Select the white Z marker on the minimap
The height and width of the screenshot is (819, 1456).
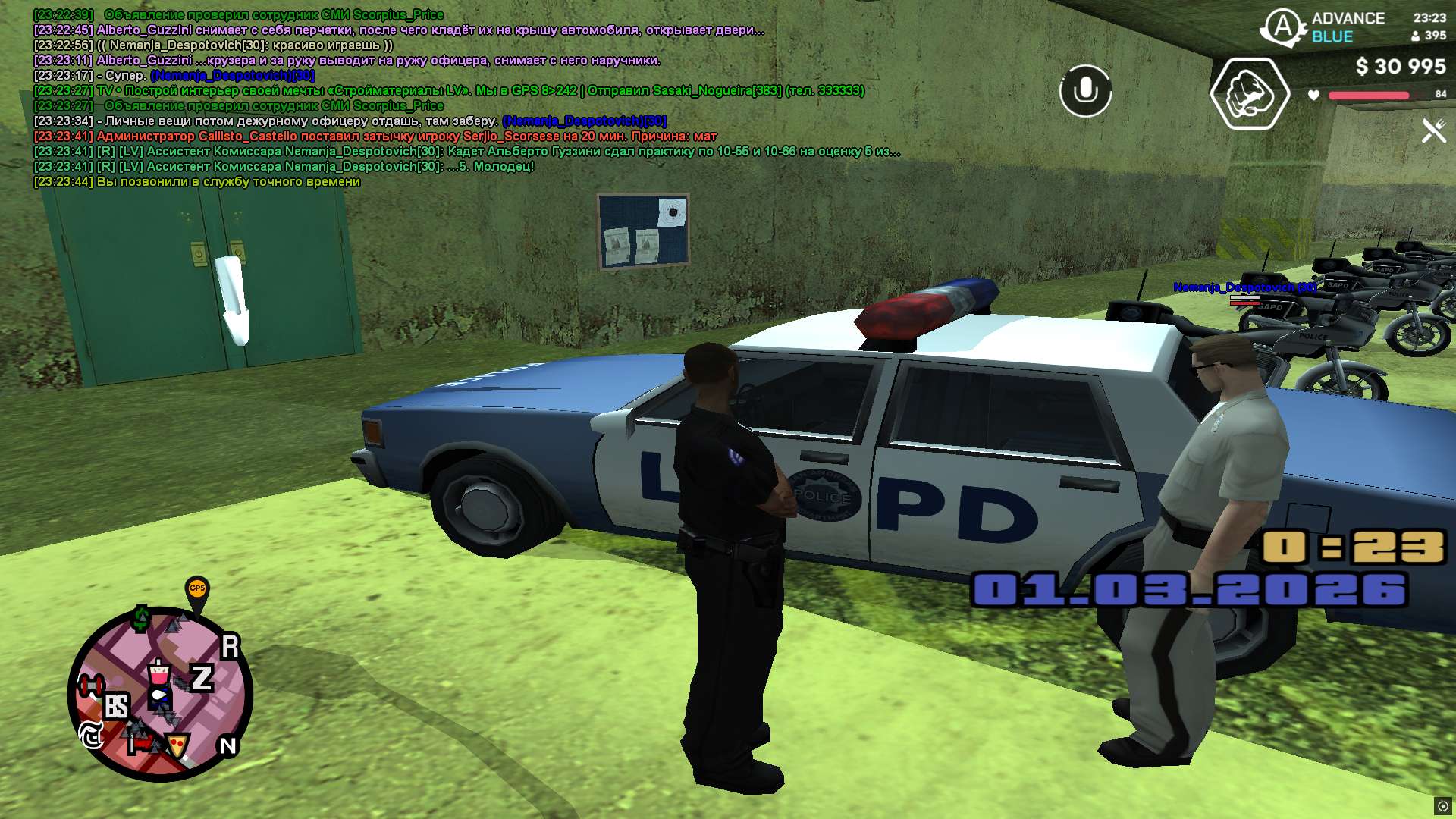tap(202, 678)
